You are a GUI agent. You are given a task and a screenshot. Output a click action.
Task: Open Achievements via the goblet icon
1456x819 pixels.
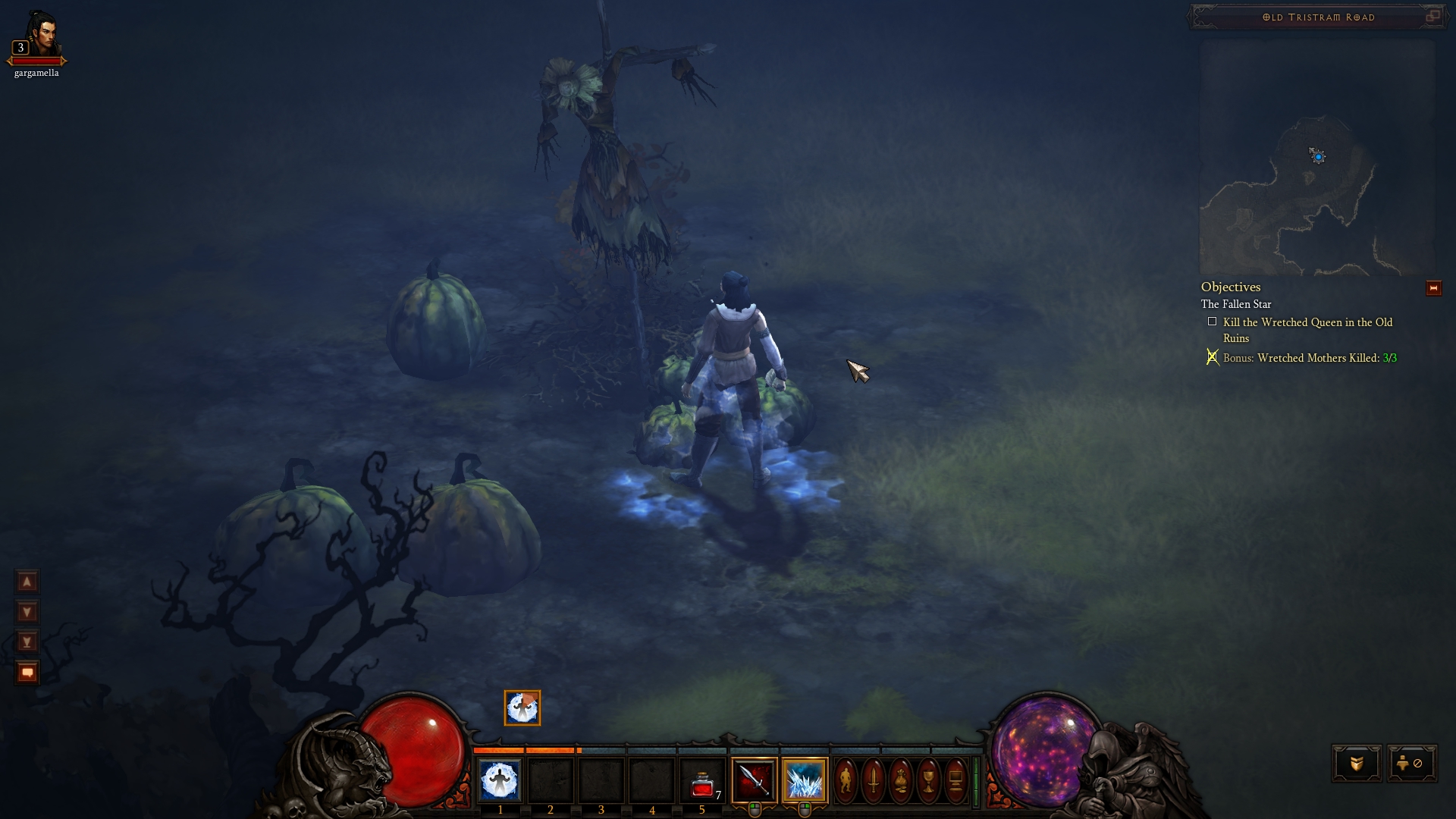pos(928,781)
